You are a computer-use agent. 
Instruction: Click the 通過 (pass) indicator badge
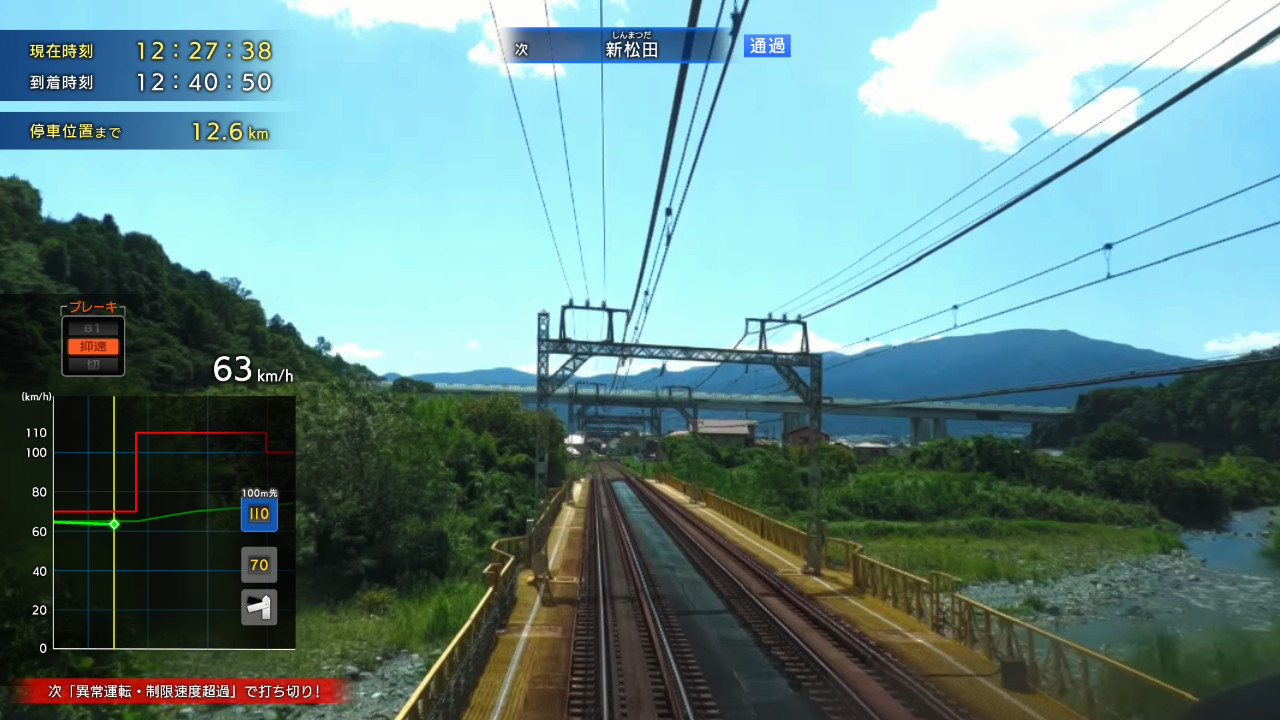pos(765,46)
